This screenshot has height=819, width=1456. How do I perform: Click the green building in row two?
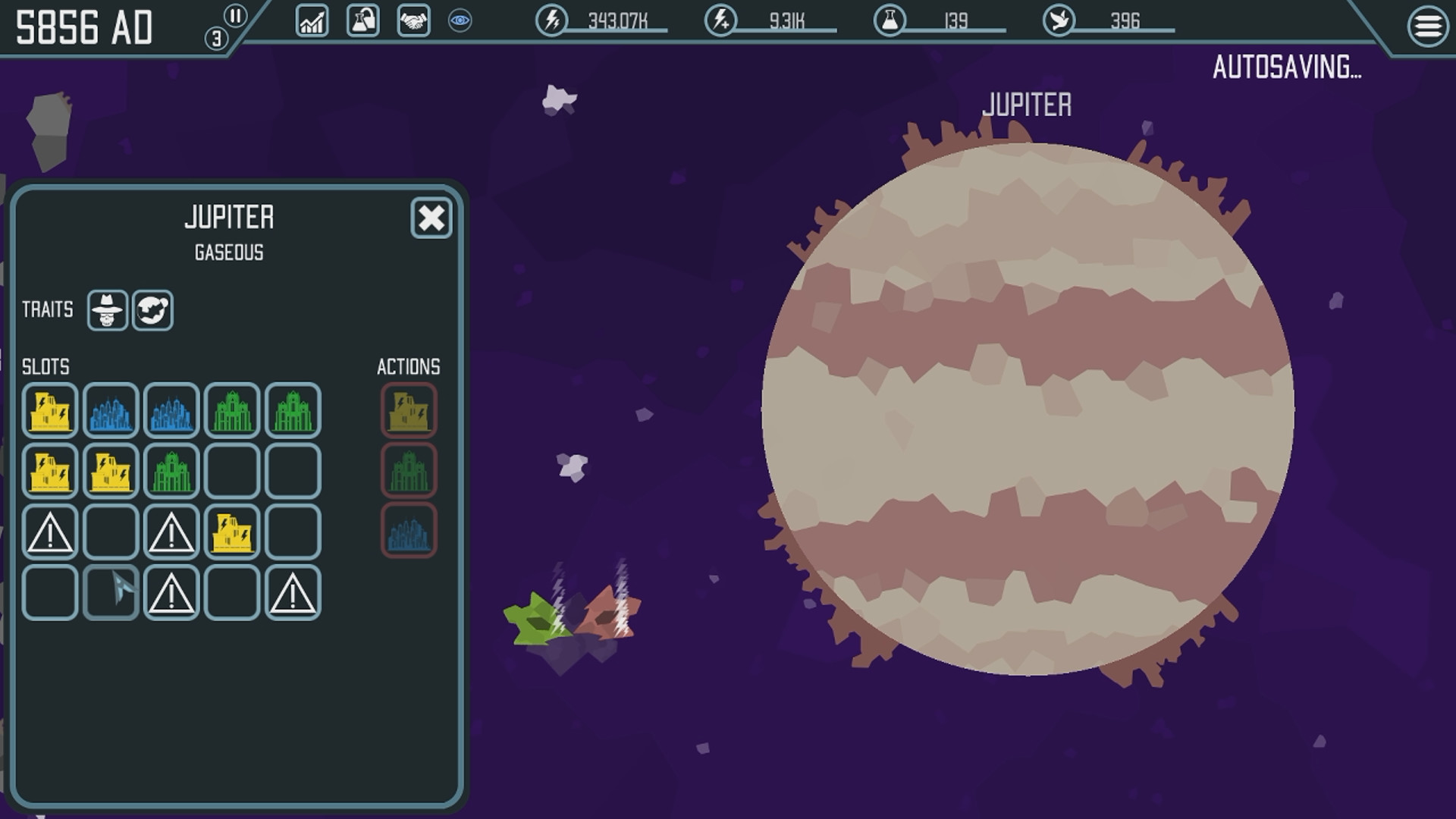[x=171, y=471]
